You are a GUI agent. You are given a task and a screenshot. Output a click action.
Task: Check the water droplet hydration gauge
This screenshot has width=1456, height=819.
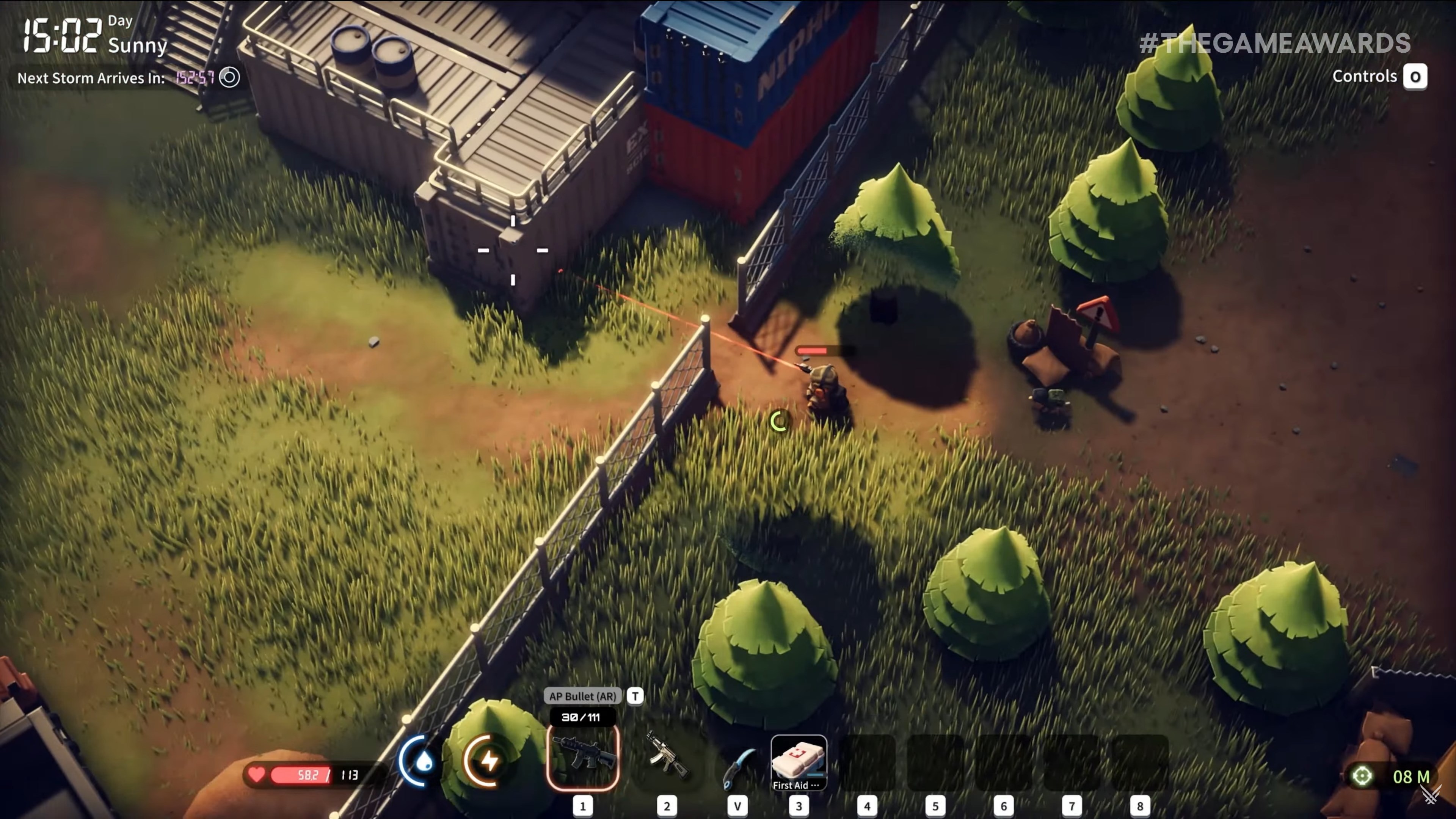pyautogui.click(x=419, y=761)
